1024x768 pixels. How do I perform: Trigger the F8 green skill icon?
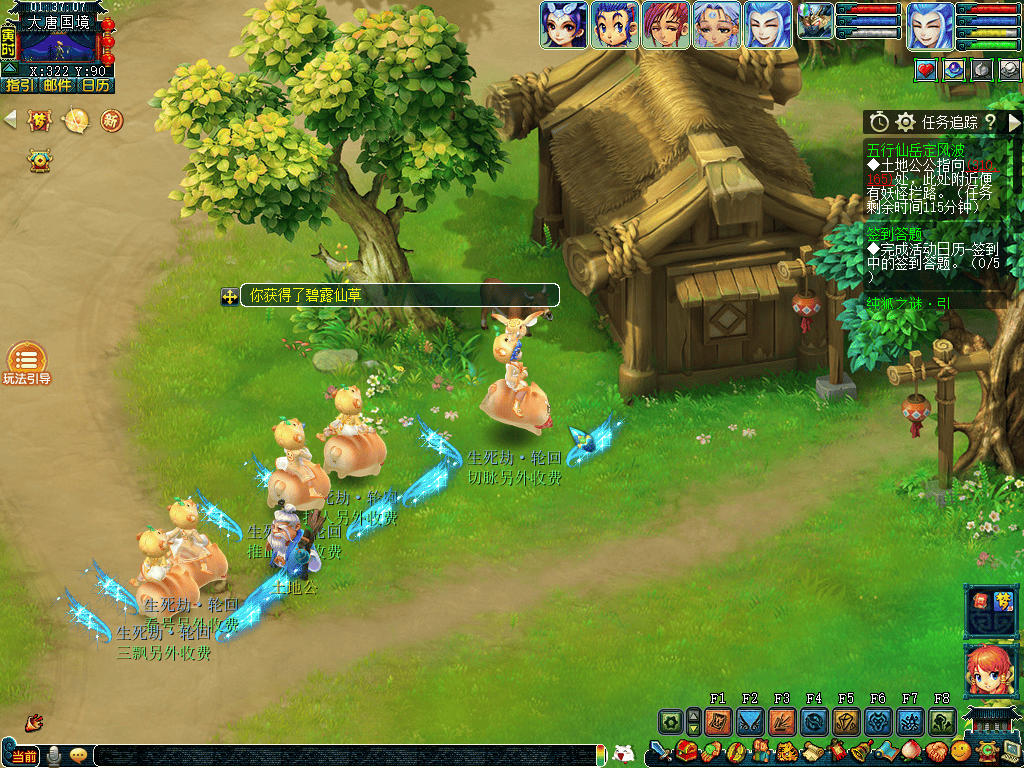tap(942, 721)
